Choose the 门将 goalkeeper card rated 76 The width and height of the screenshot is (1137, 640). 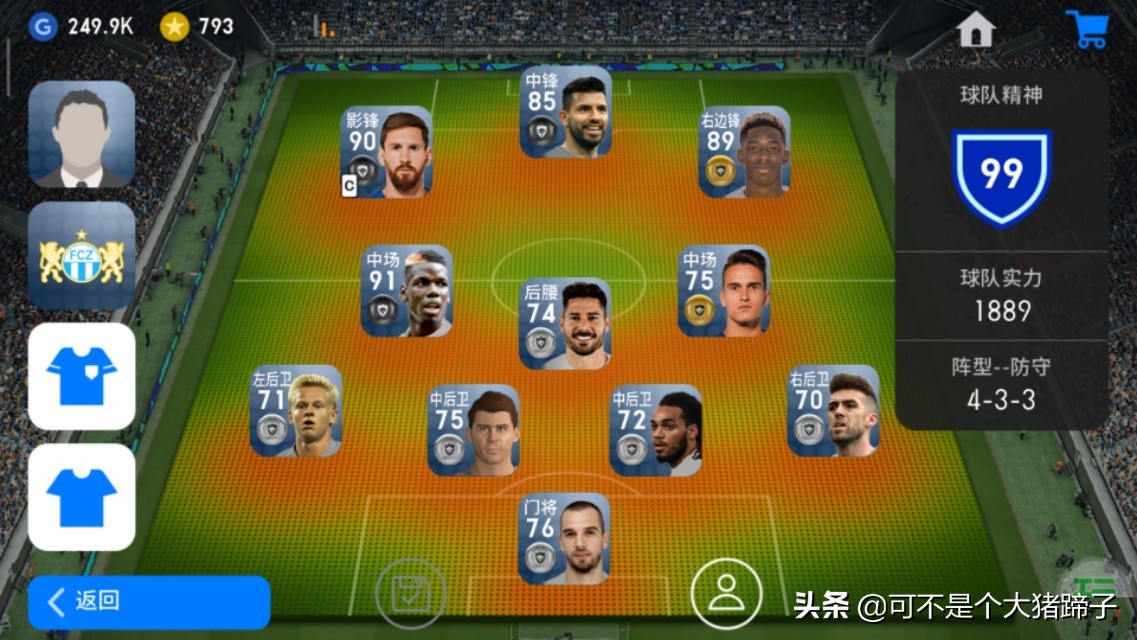564,538
